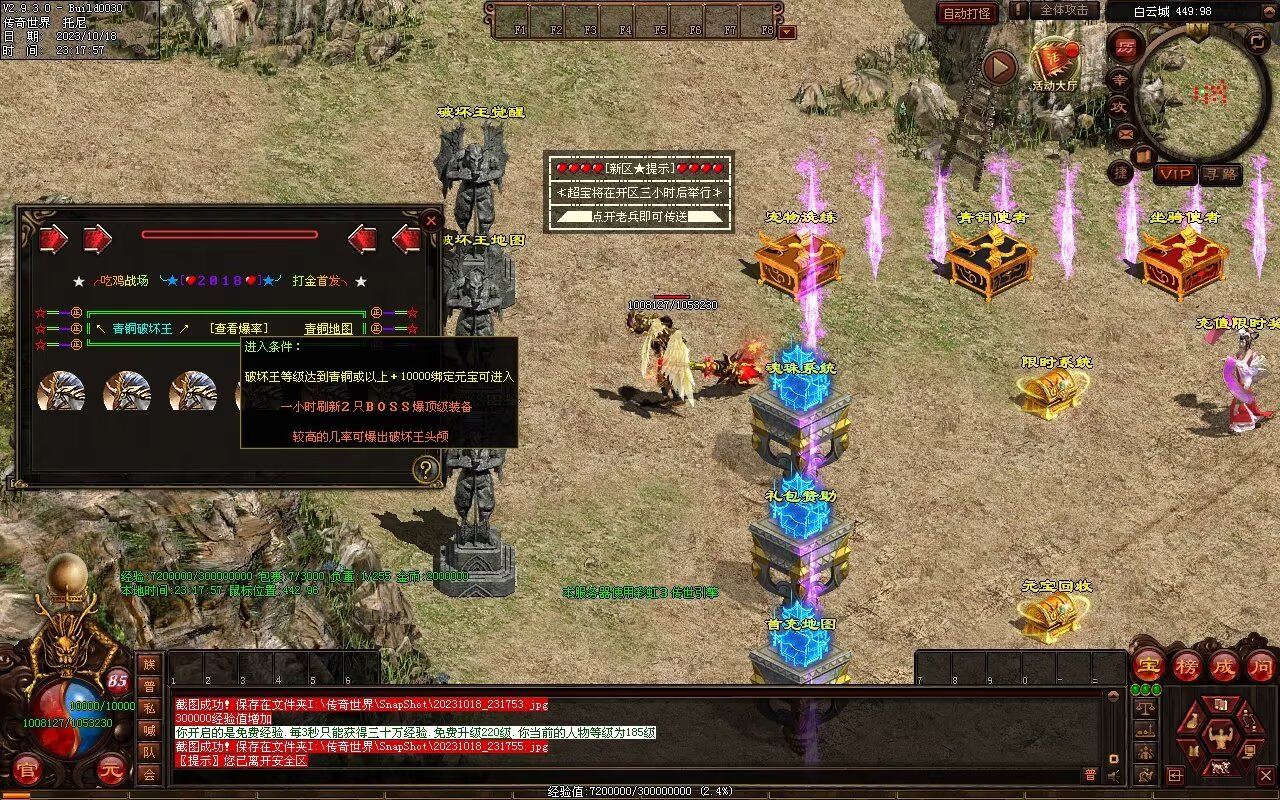Image resolution: width=1280 pixels, height=800 pixels.
Task: Open the VIP button below the minimap
Action: (x=1175, y=174)
